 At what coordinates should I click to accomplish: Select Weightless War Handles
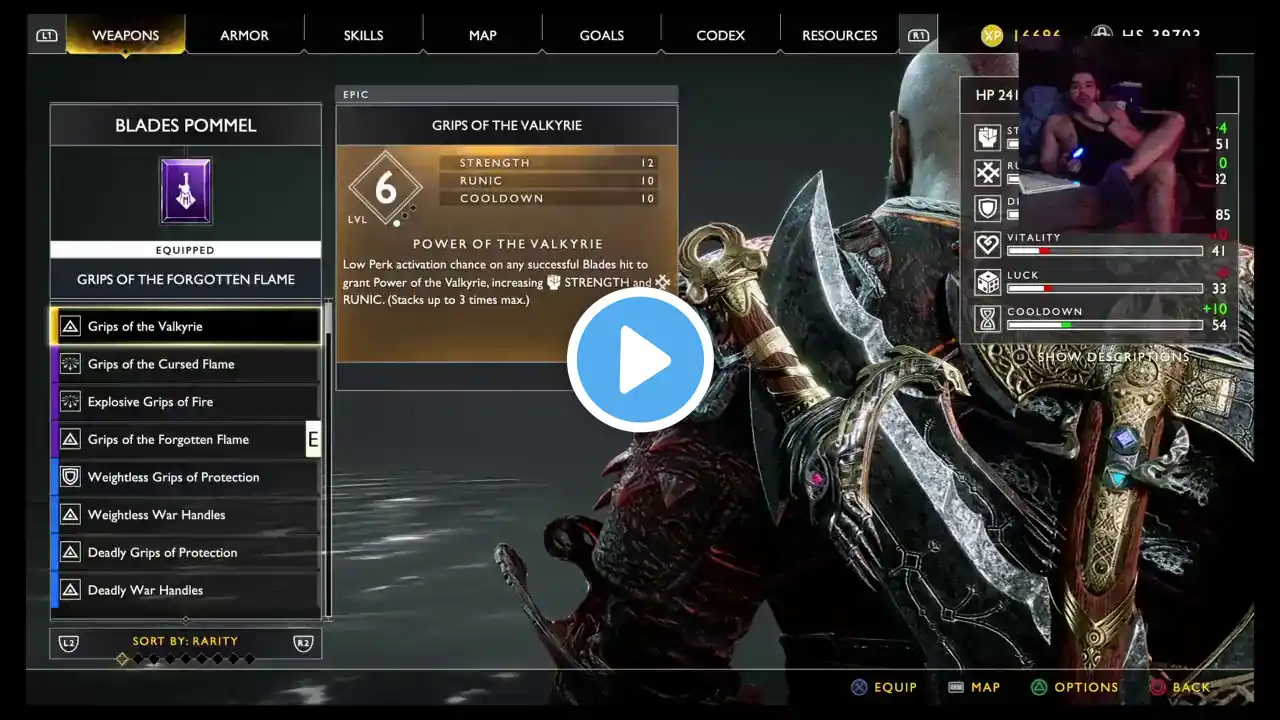click(x=186, y=515)
